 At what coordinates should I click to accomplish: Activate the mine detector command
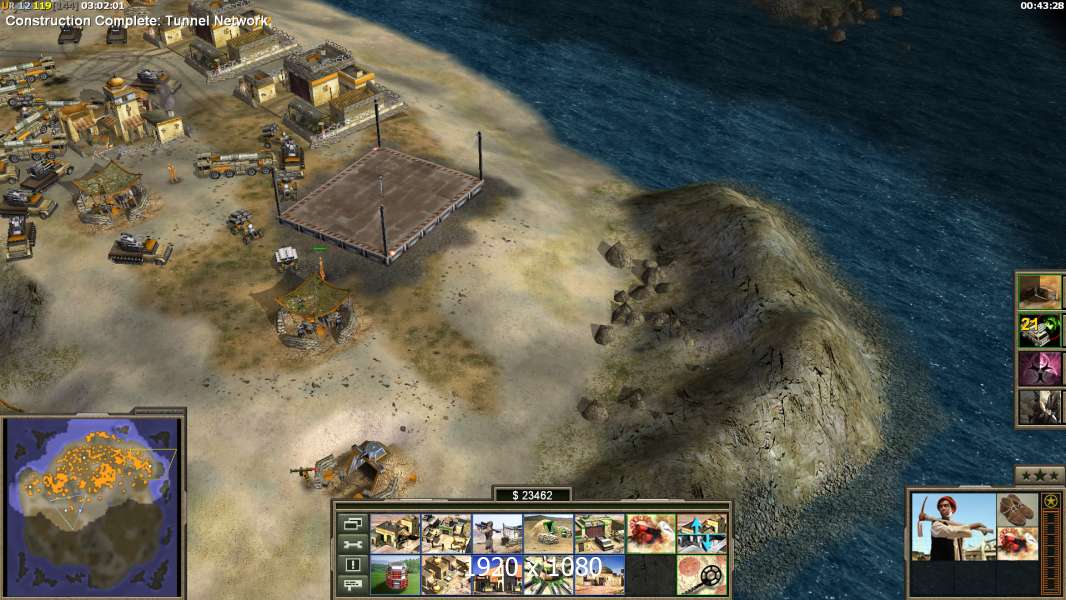tap(701, 574)
